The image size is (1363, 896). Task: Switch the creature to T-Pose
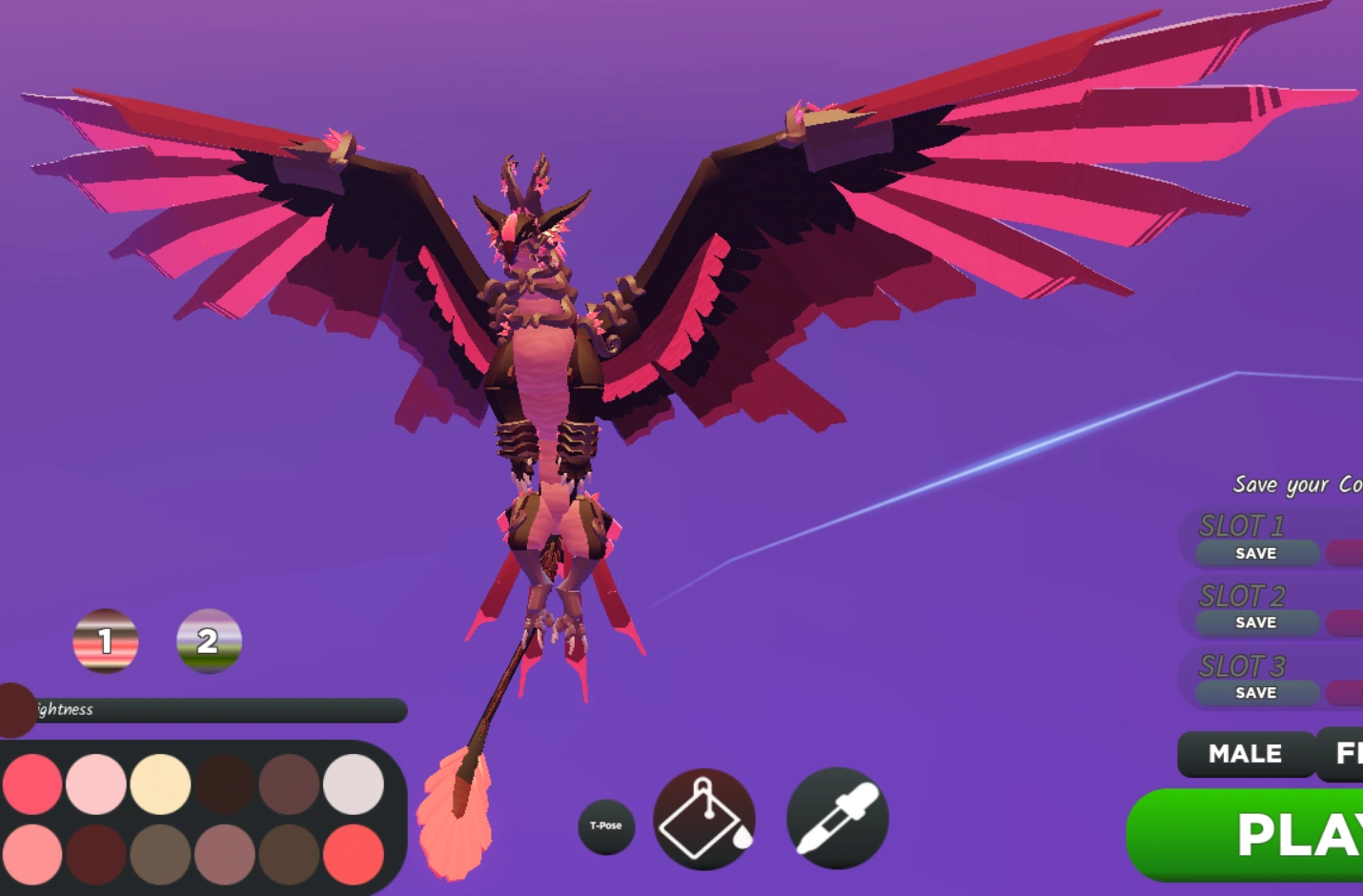click(x=607, y=827)
